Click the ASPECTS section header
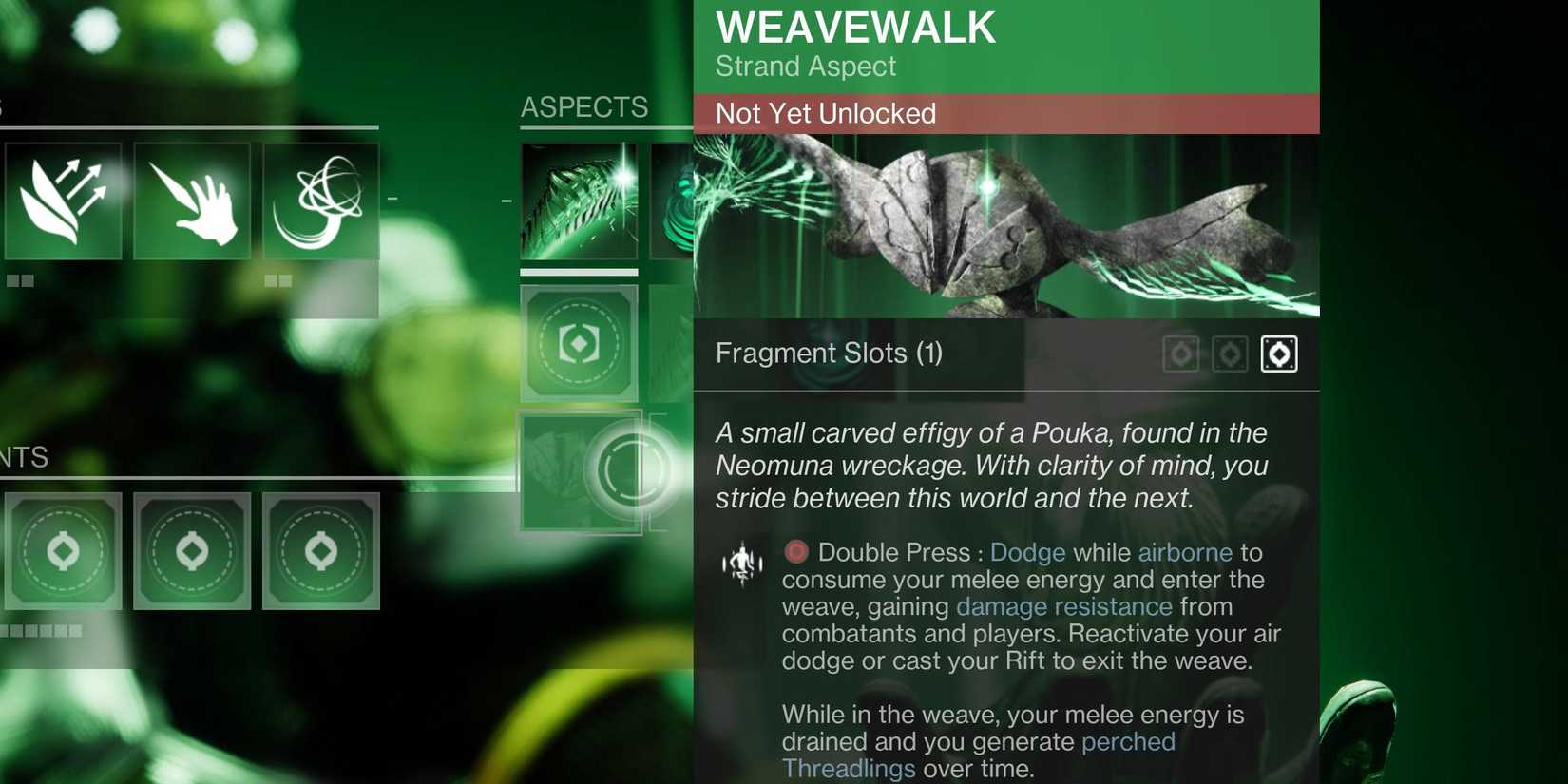Screen dimensions: 1568x784 tap(583, 107)
